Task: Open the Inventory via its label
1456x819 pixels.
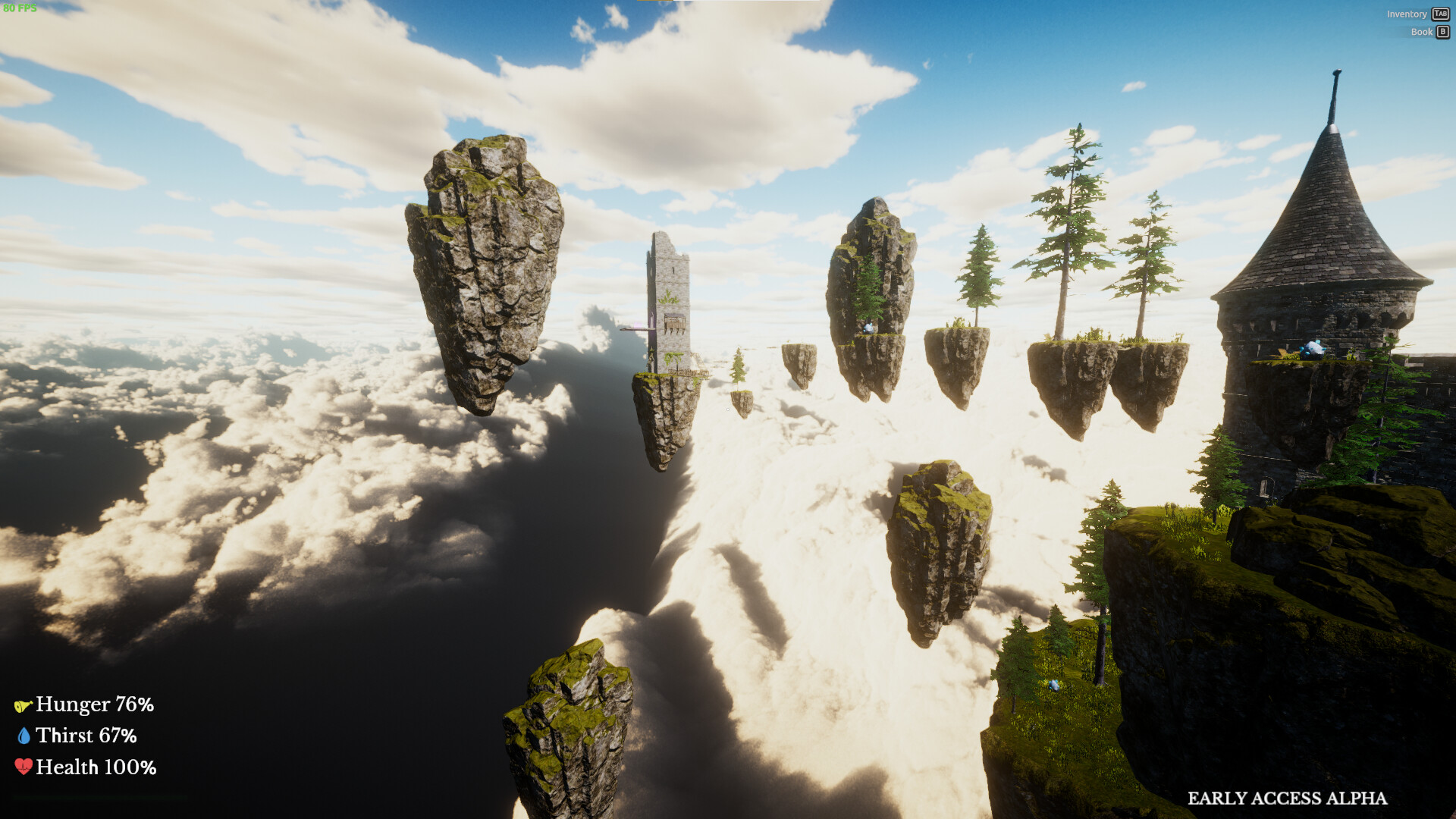Action: pyautogui.click(x=1407, y=14)
